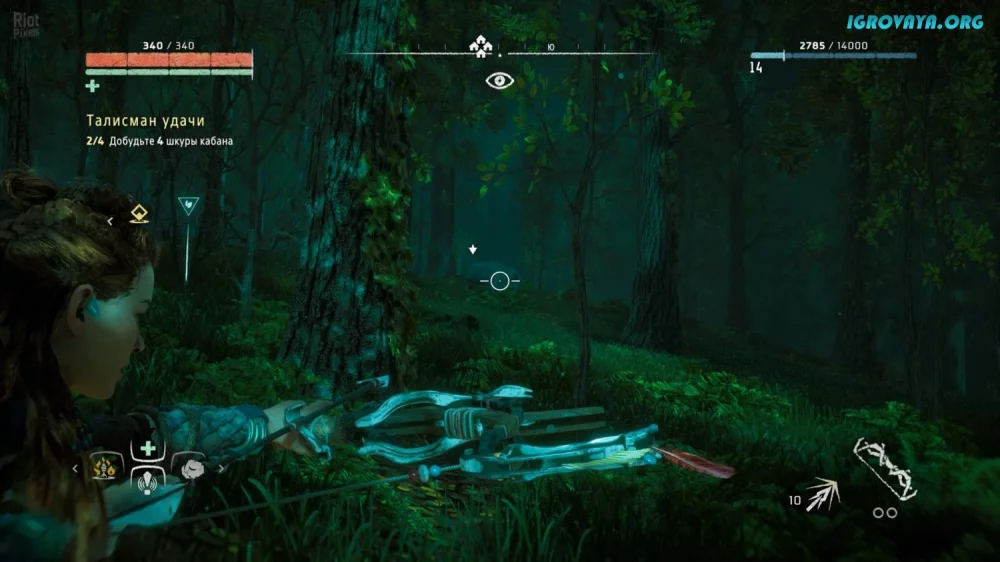The image size is (1000, 562).
Task: Click the settlement marker on the compass
Action: point(478,46)
